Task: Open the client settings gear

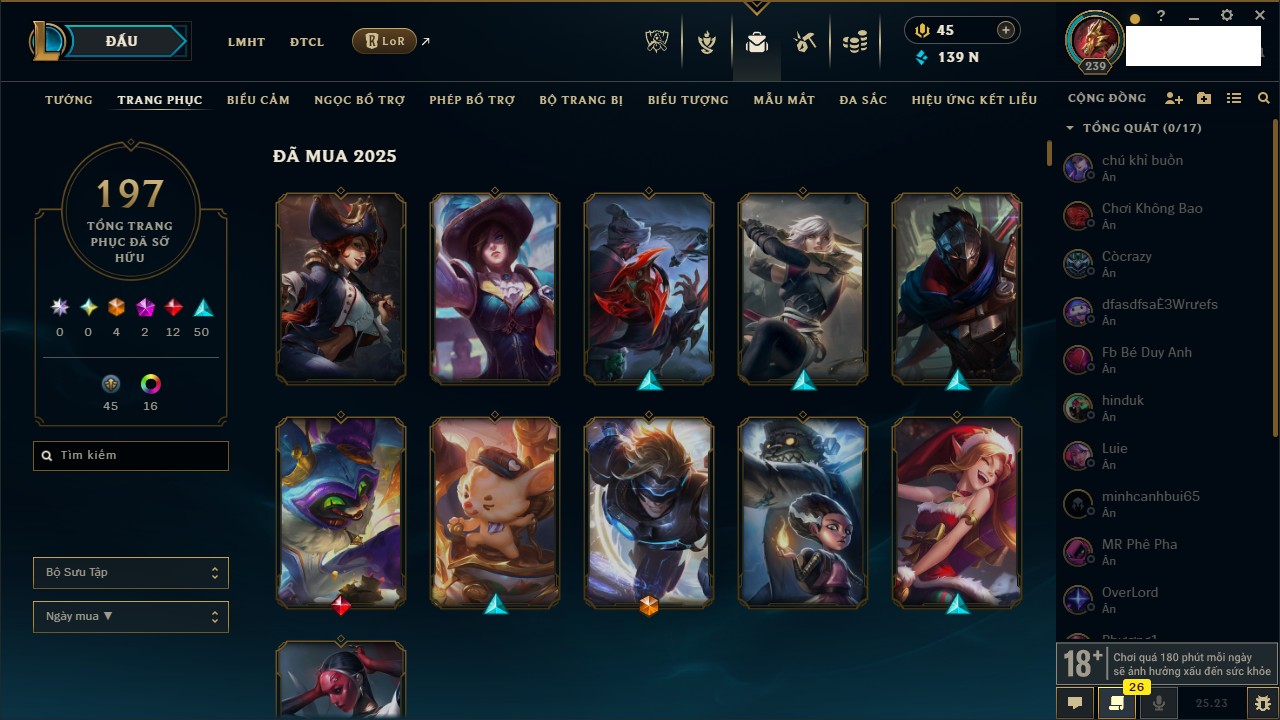Action: (x=1227, y=16)
